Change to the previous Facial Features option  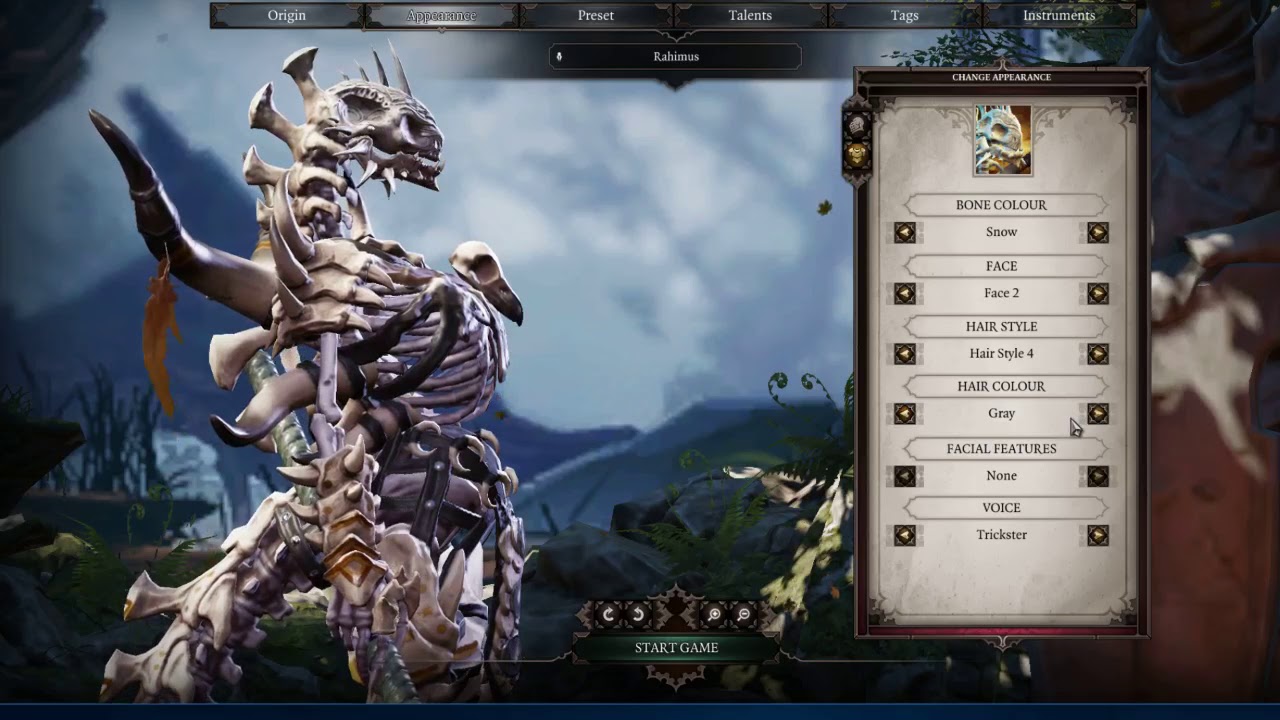(905, 477)
